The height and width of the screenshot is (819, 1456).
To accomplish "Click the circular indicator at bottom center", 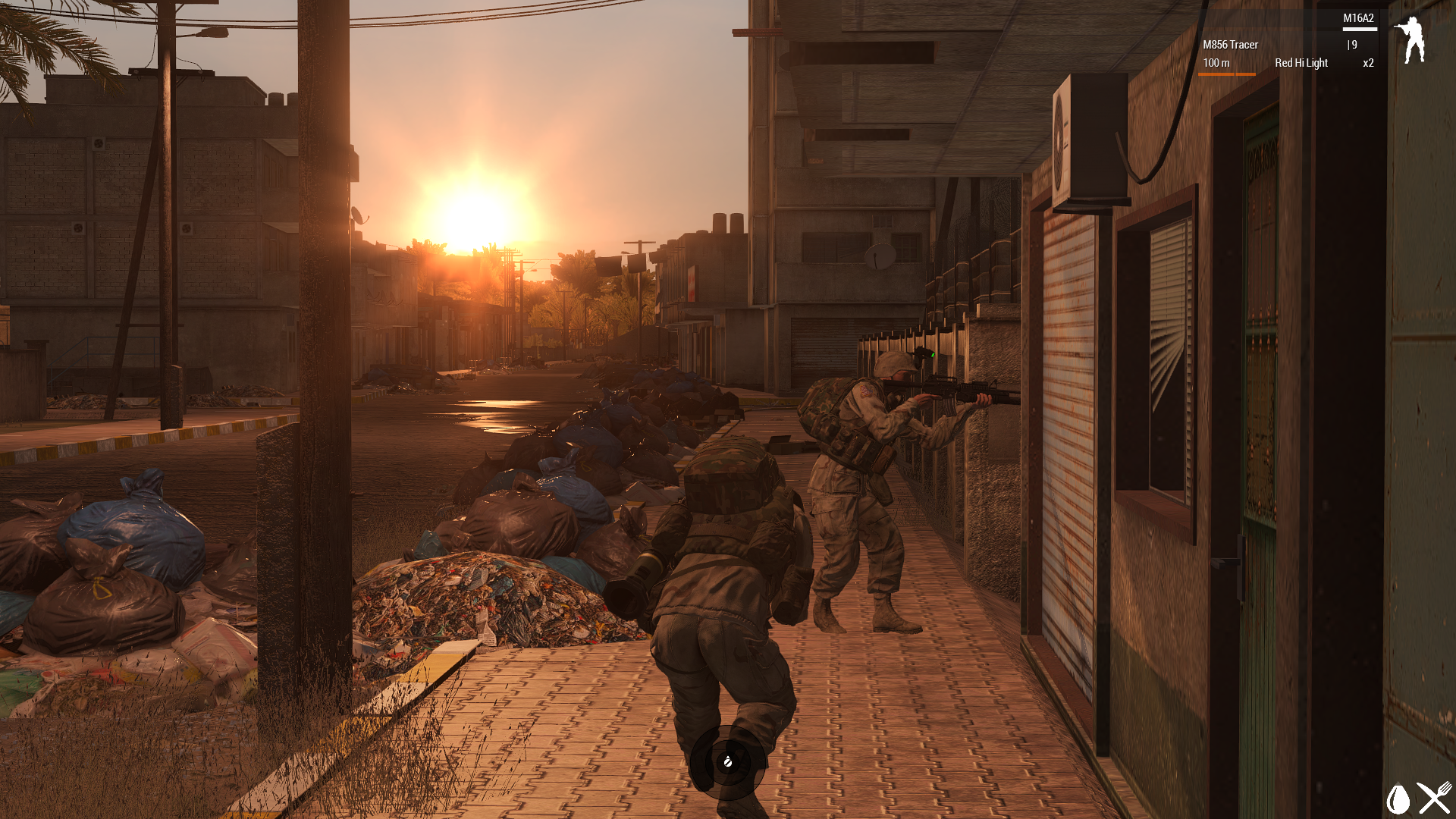I will click(727, 761).
